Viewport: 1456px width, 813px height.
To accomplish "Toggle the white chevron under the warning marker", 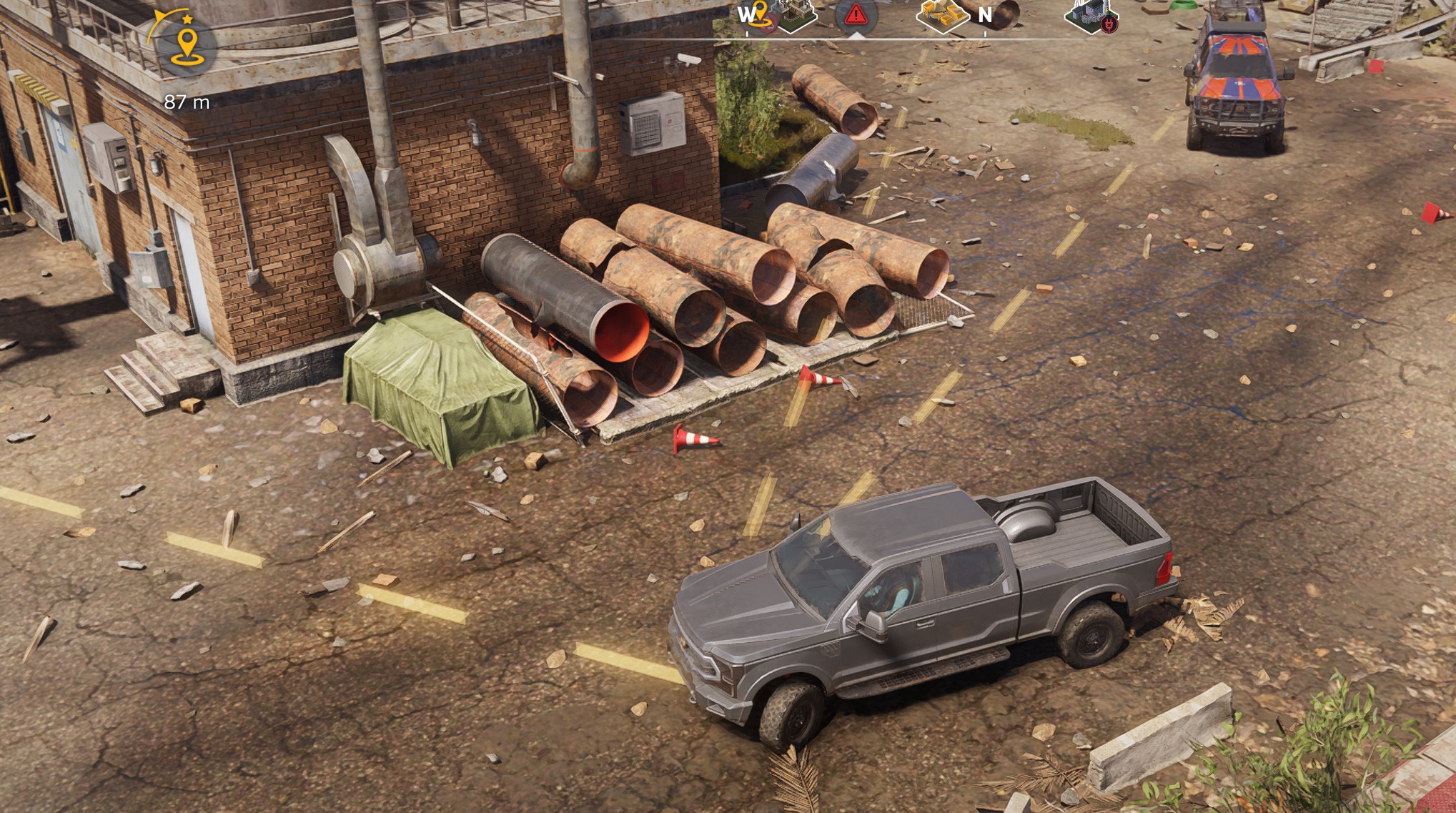I will pyautogui.click(x=858, y=34).
